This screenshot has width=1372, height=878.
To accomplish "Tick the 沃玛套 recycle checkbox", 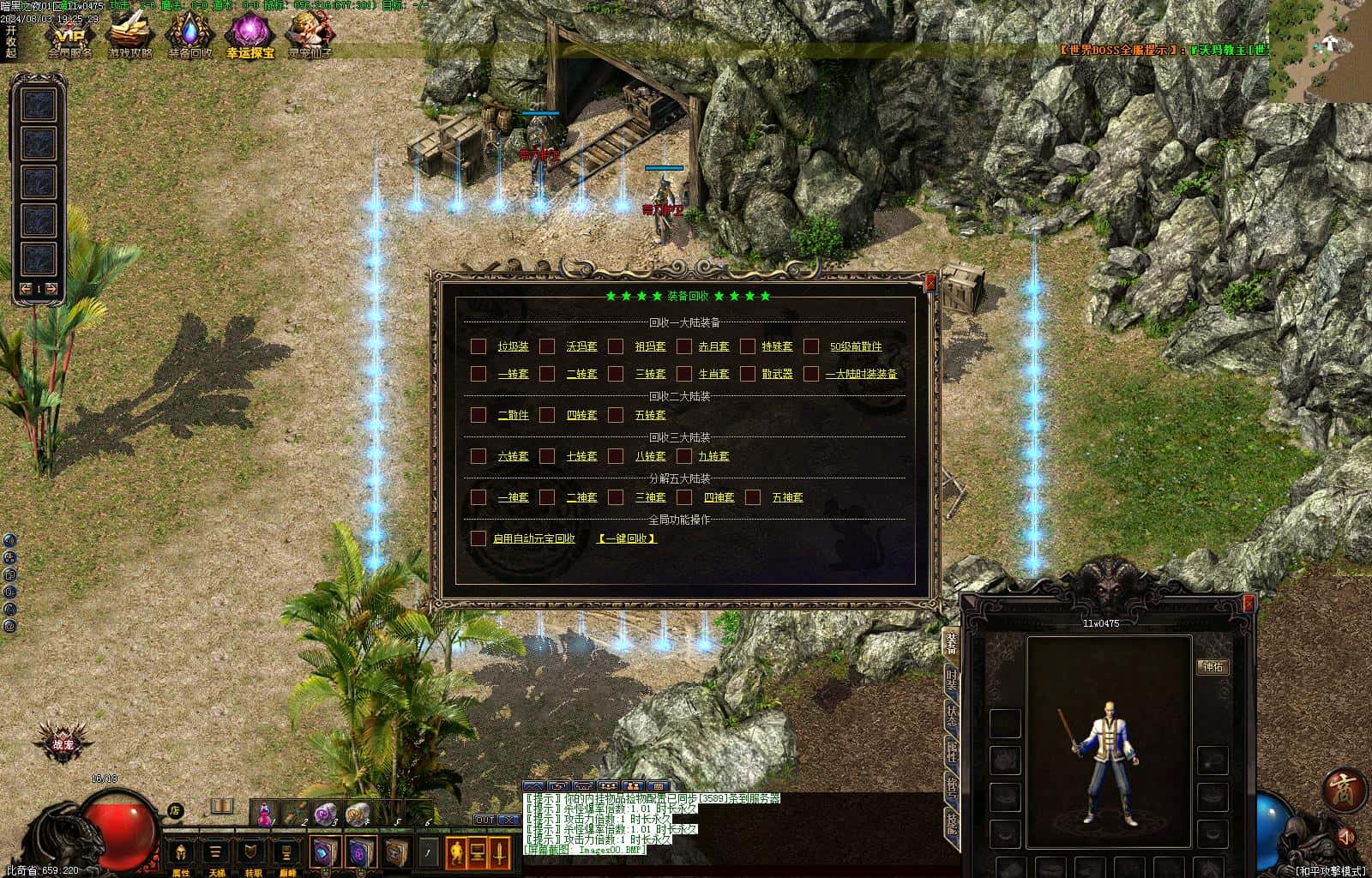I will click(547, 346).
